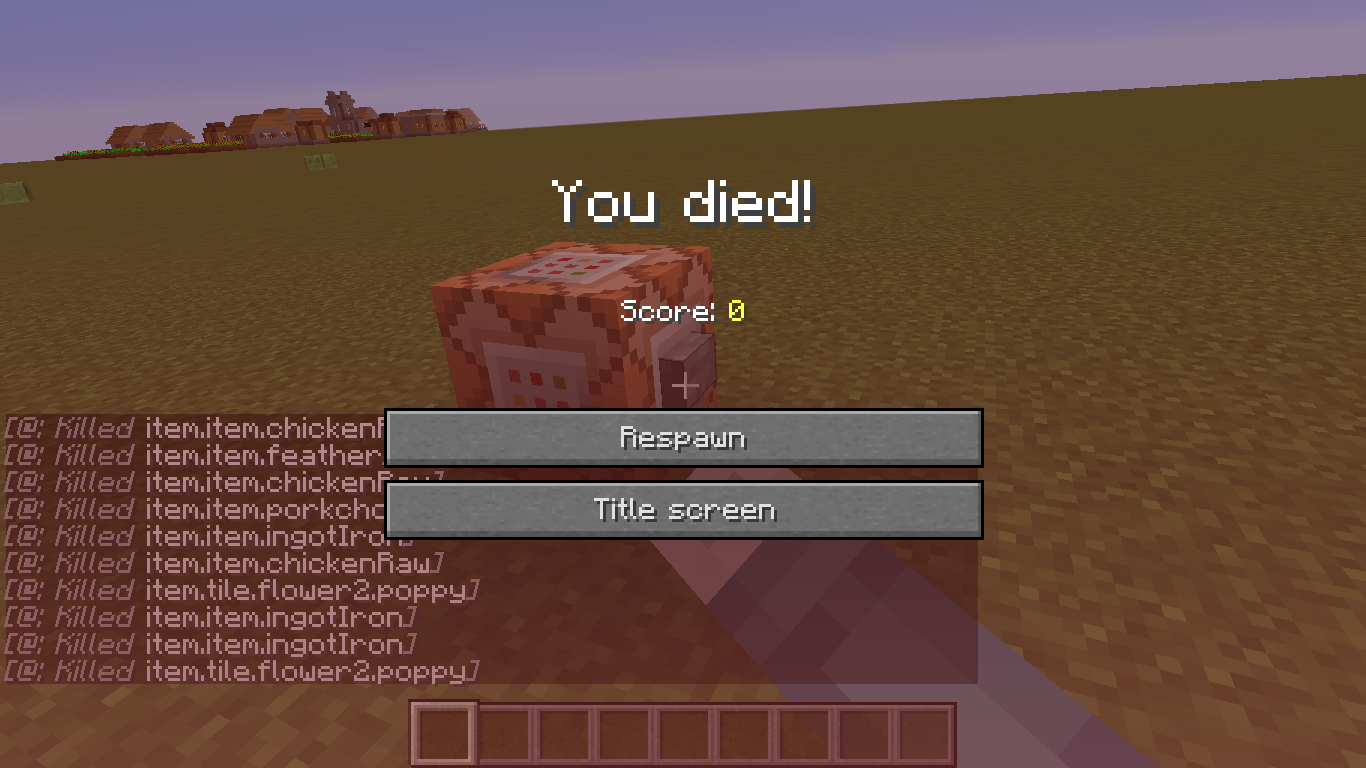
Task: Click the yellow score value zero
Action: tap(737, 311)
